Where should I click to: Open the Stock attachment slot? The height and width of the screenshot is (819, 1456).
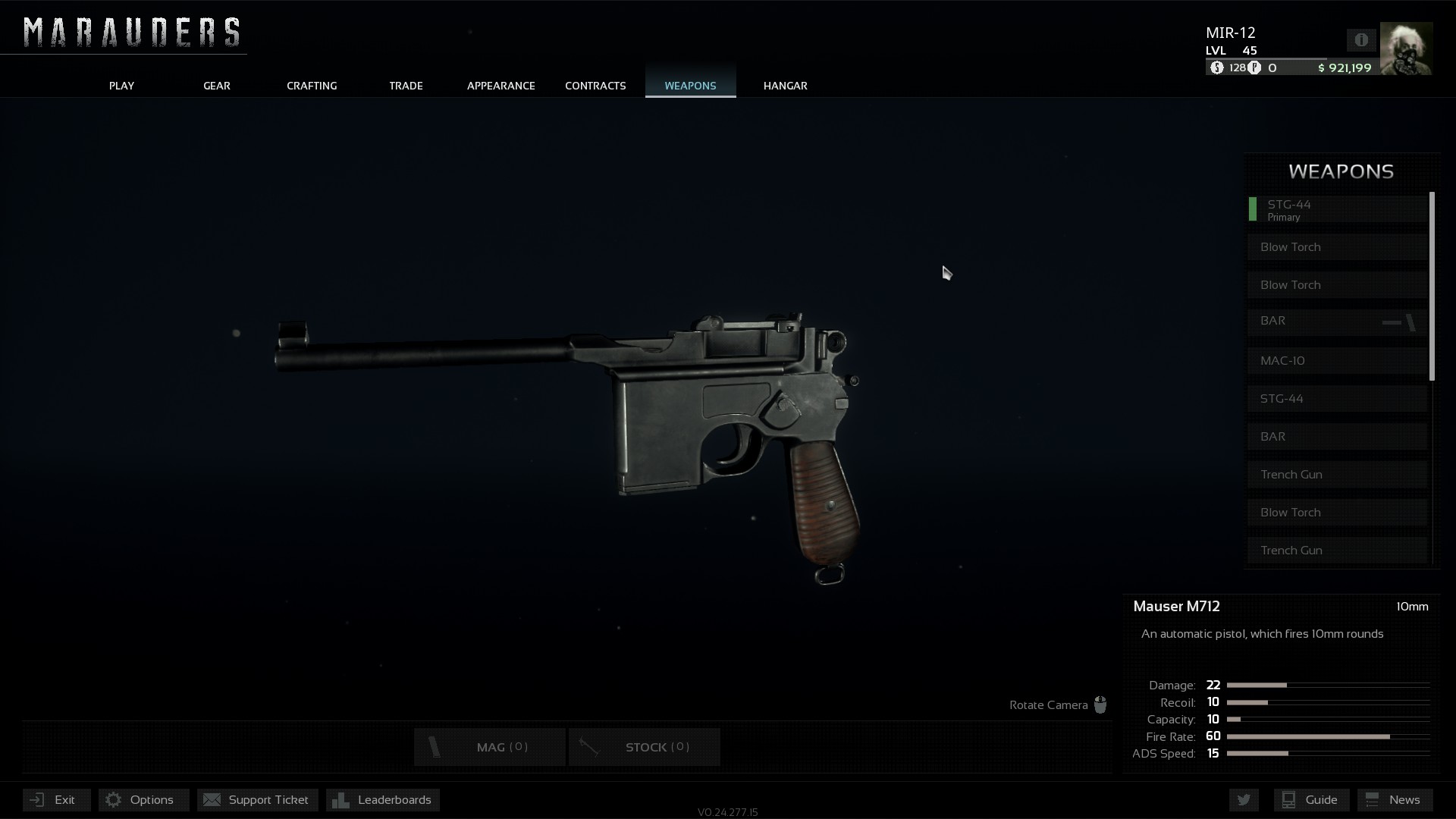pos(644,747)
